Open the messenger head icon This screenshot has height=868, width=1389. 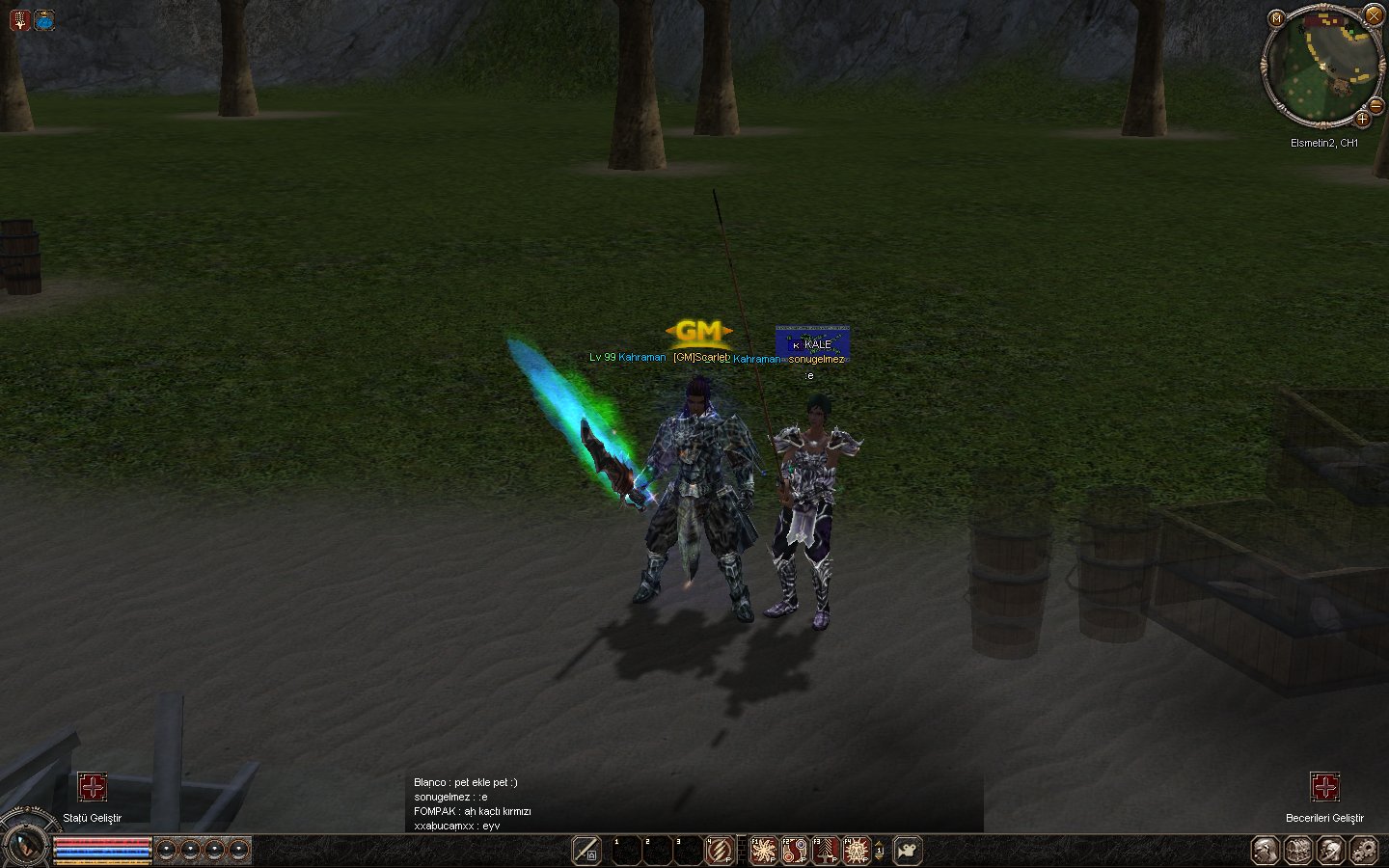point(1331,851)
